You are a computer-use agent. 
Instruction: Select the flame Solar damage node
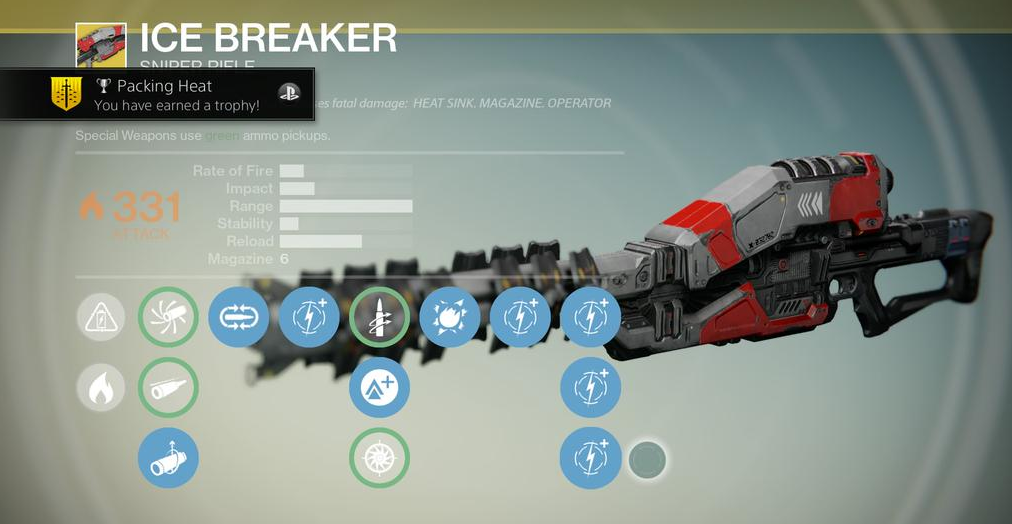101,388
